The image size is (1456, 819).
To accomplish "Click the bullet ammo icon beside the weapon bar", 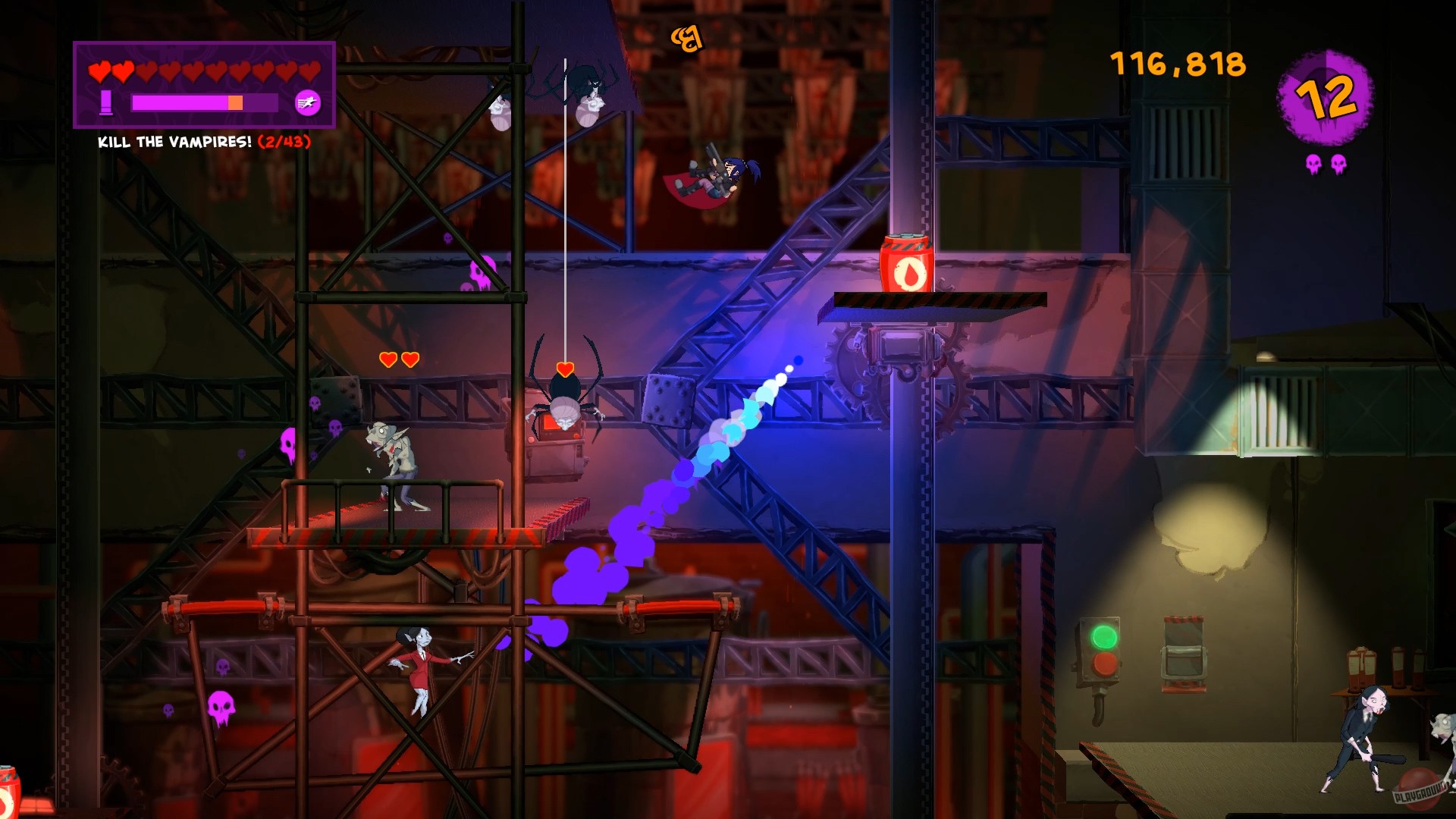I will point(106,102).
